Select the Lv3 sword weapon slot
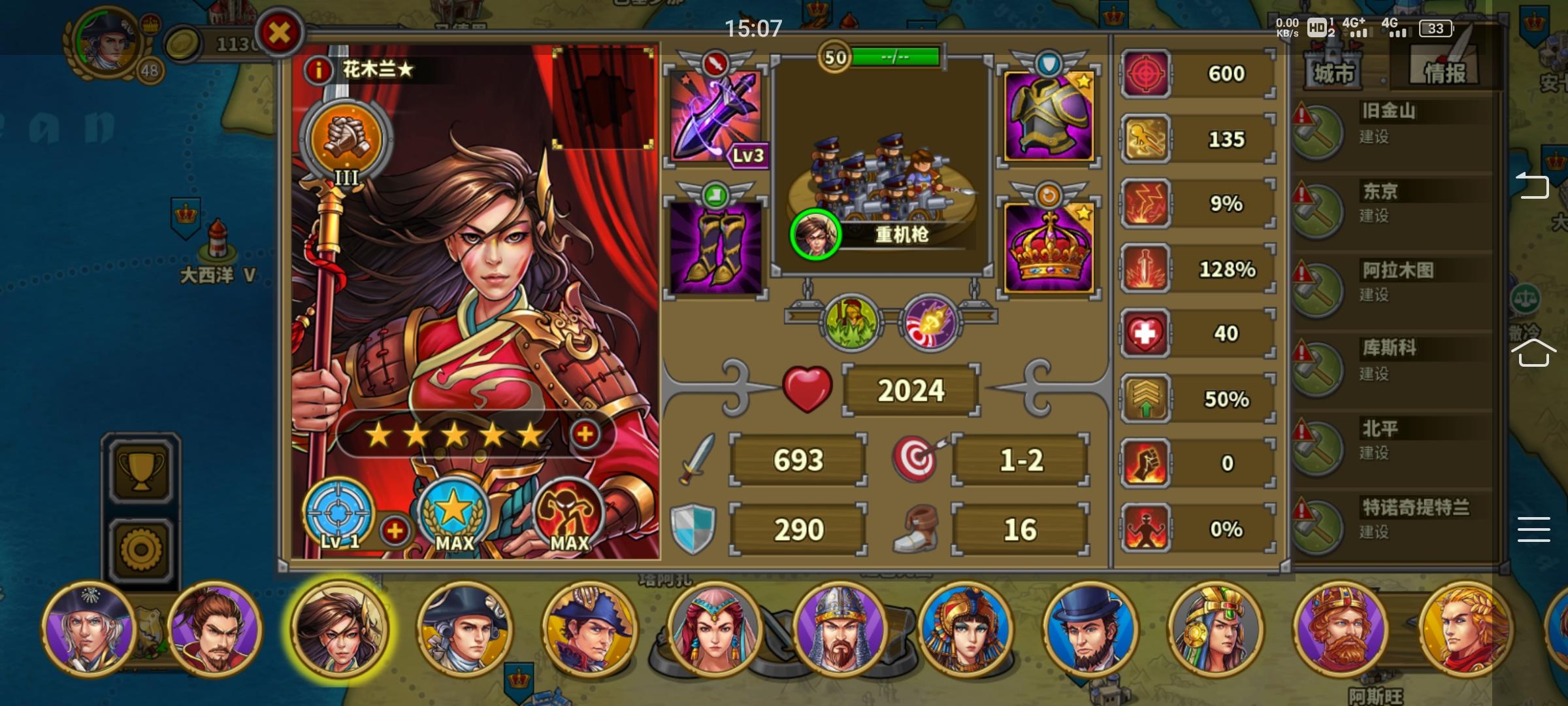The width and height of the screenshot is (1568, 706). (x=715, y=115)
